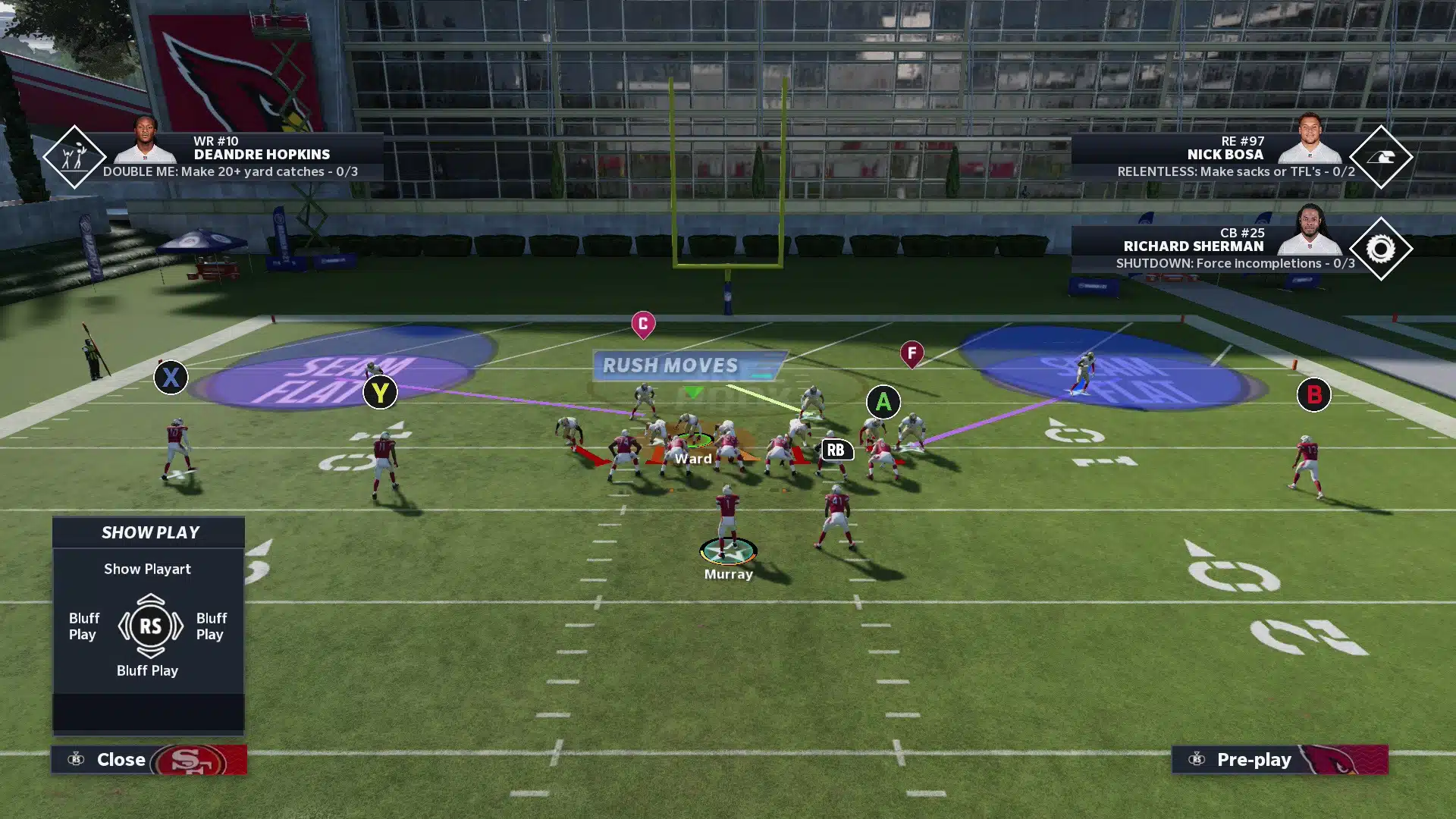Click the F route marker icon

911,353
